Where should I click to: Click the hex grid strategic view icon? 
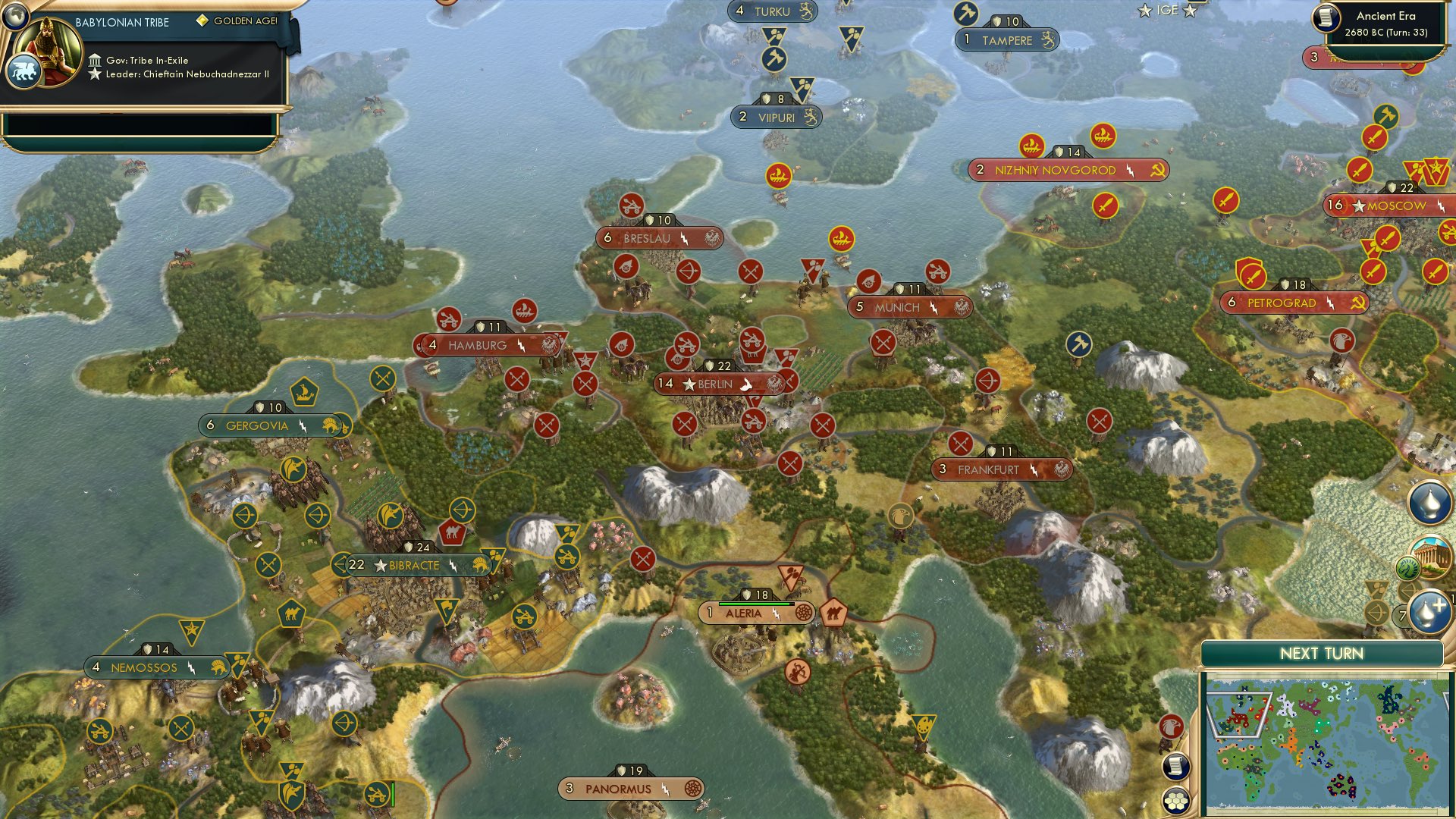coord(1175,801)
